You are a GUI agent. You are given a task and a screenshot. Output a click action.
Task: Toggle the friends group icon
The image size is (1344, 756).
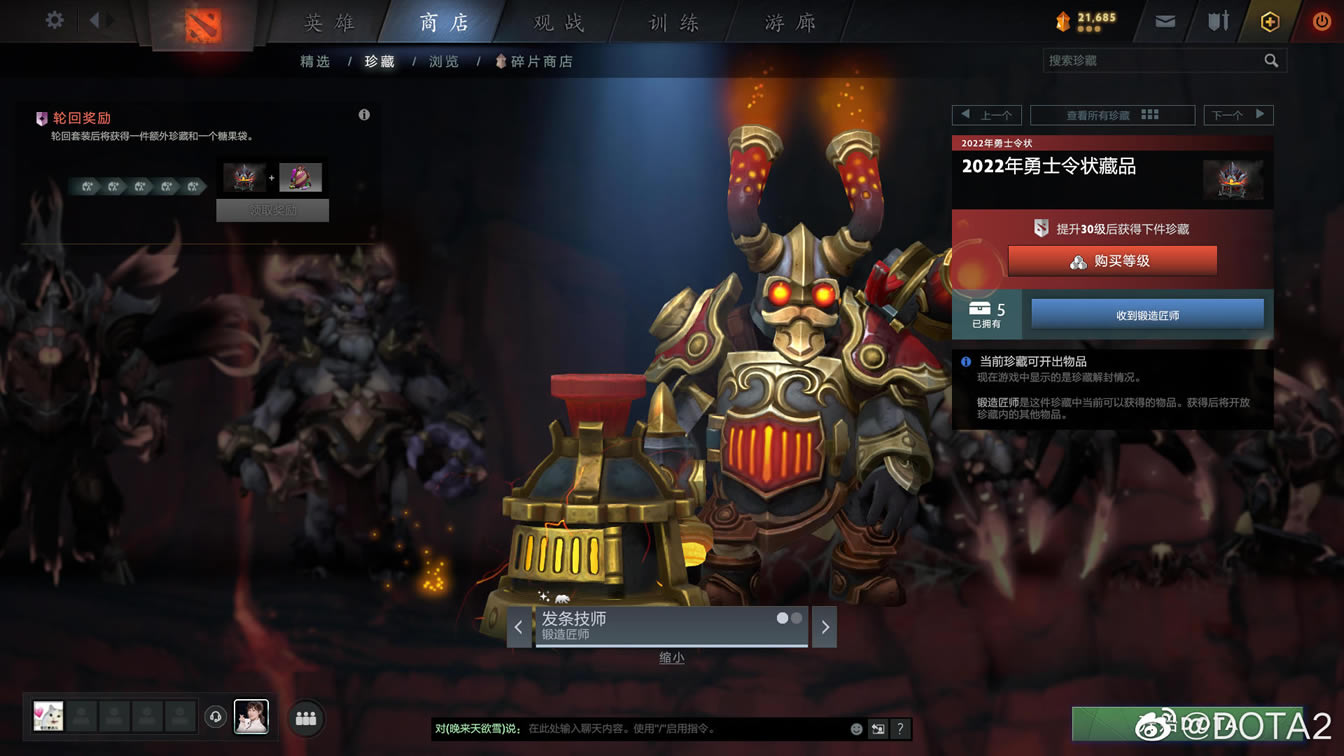[x=305, y=717]
